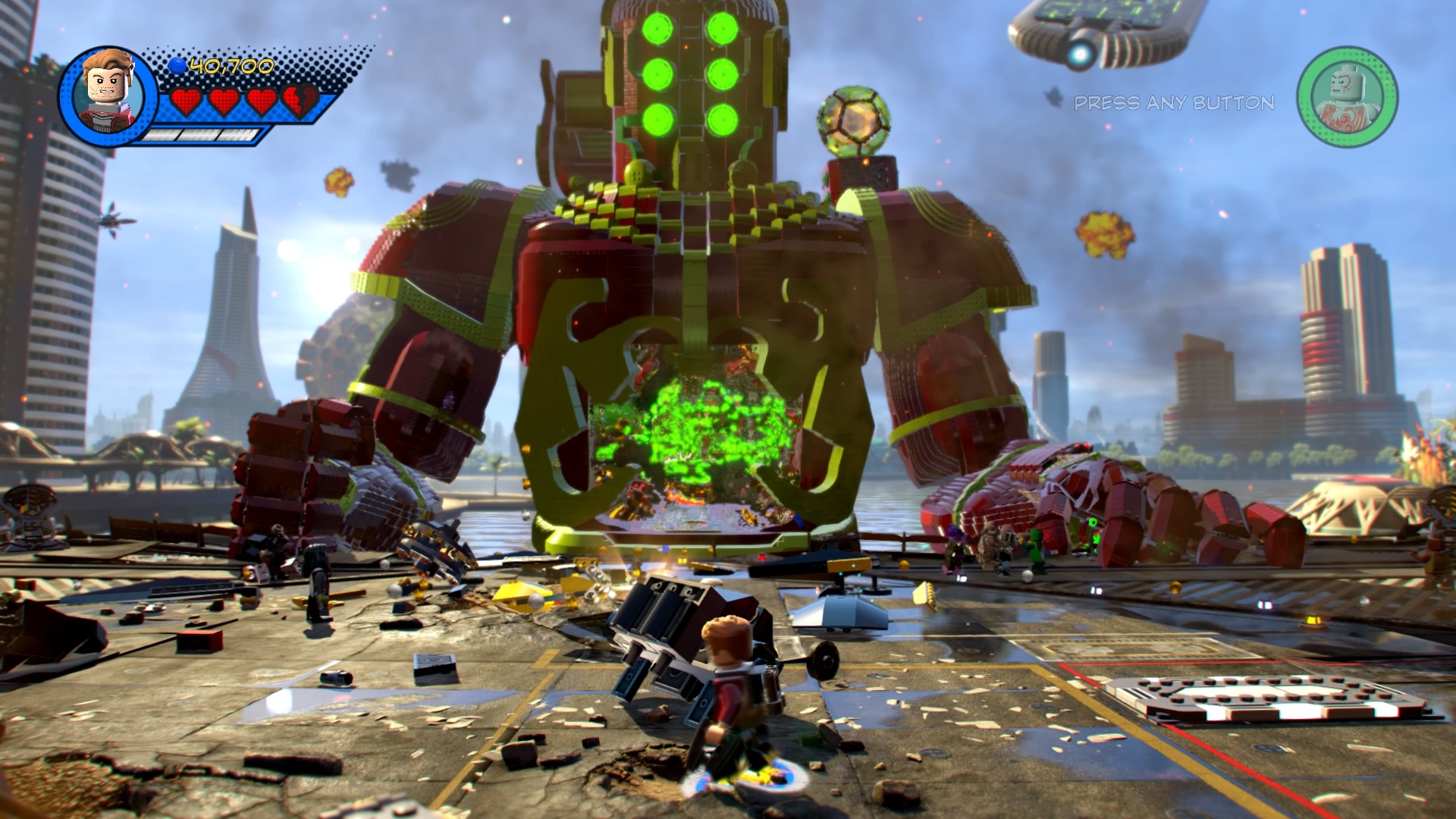The image size is (1456, 819).
Task: Select the Drax player two portrait
Action: [1347, 96]
